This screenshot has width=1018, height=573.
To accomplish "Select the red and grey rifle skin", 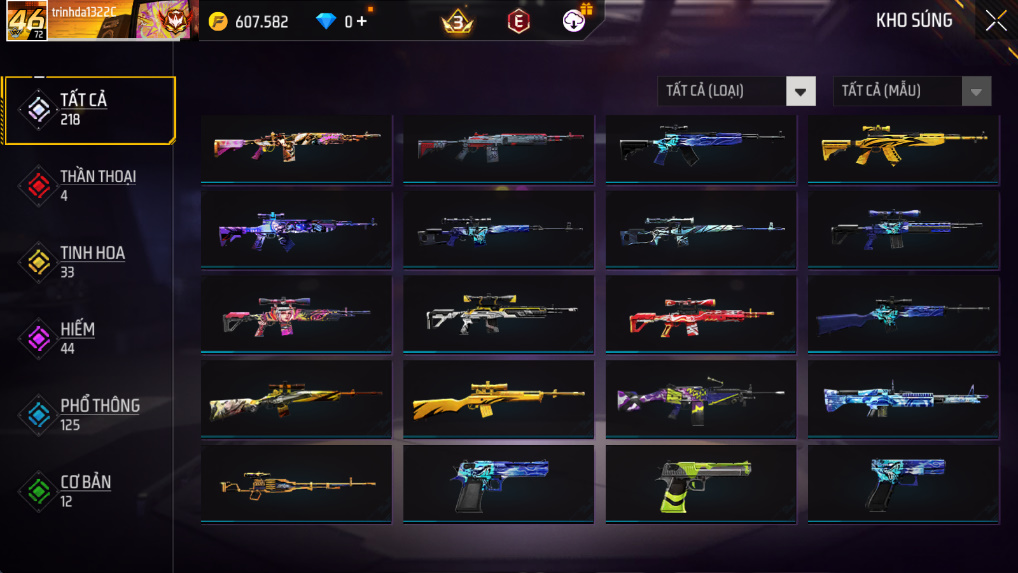I will pos(498,147).
